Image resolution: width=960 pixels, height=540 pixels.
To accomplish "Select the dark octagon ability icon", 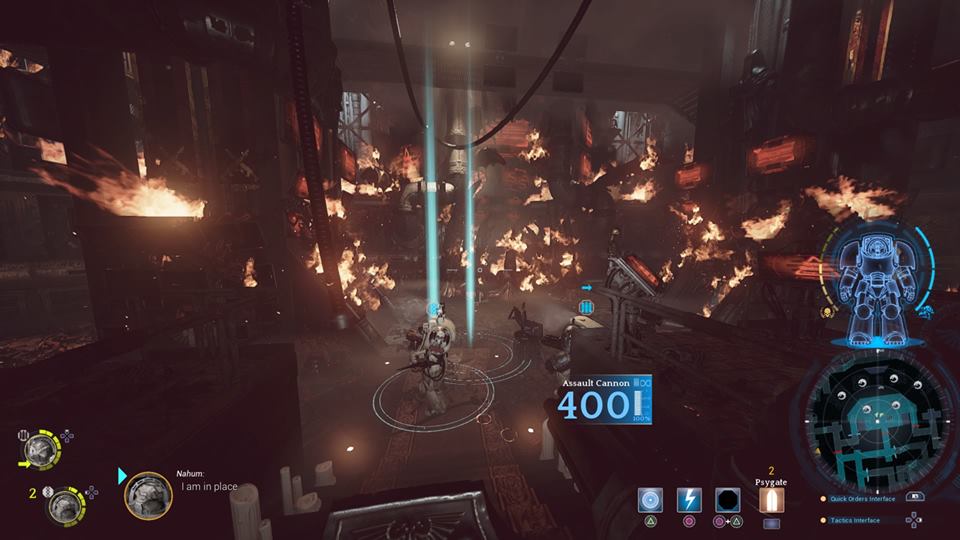I will pos(727,499).
